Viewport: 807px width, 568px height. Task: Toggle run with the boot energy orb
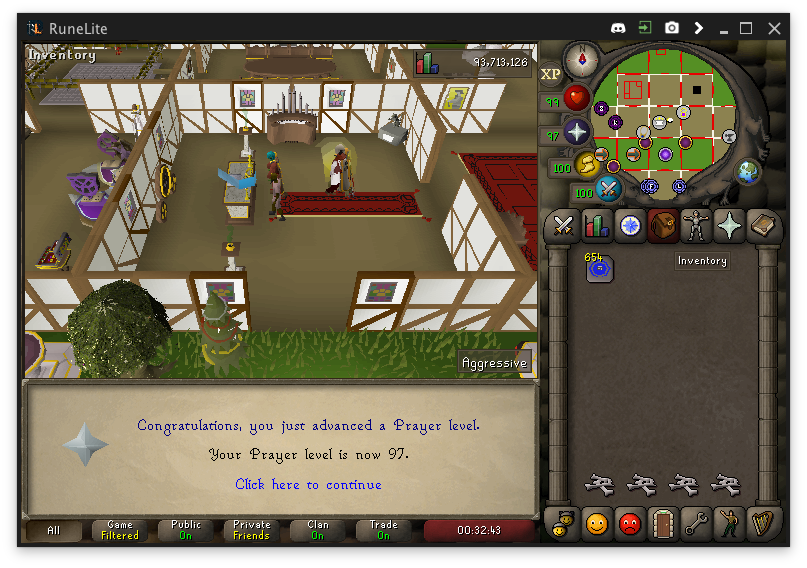pos(588,164)
